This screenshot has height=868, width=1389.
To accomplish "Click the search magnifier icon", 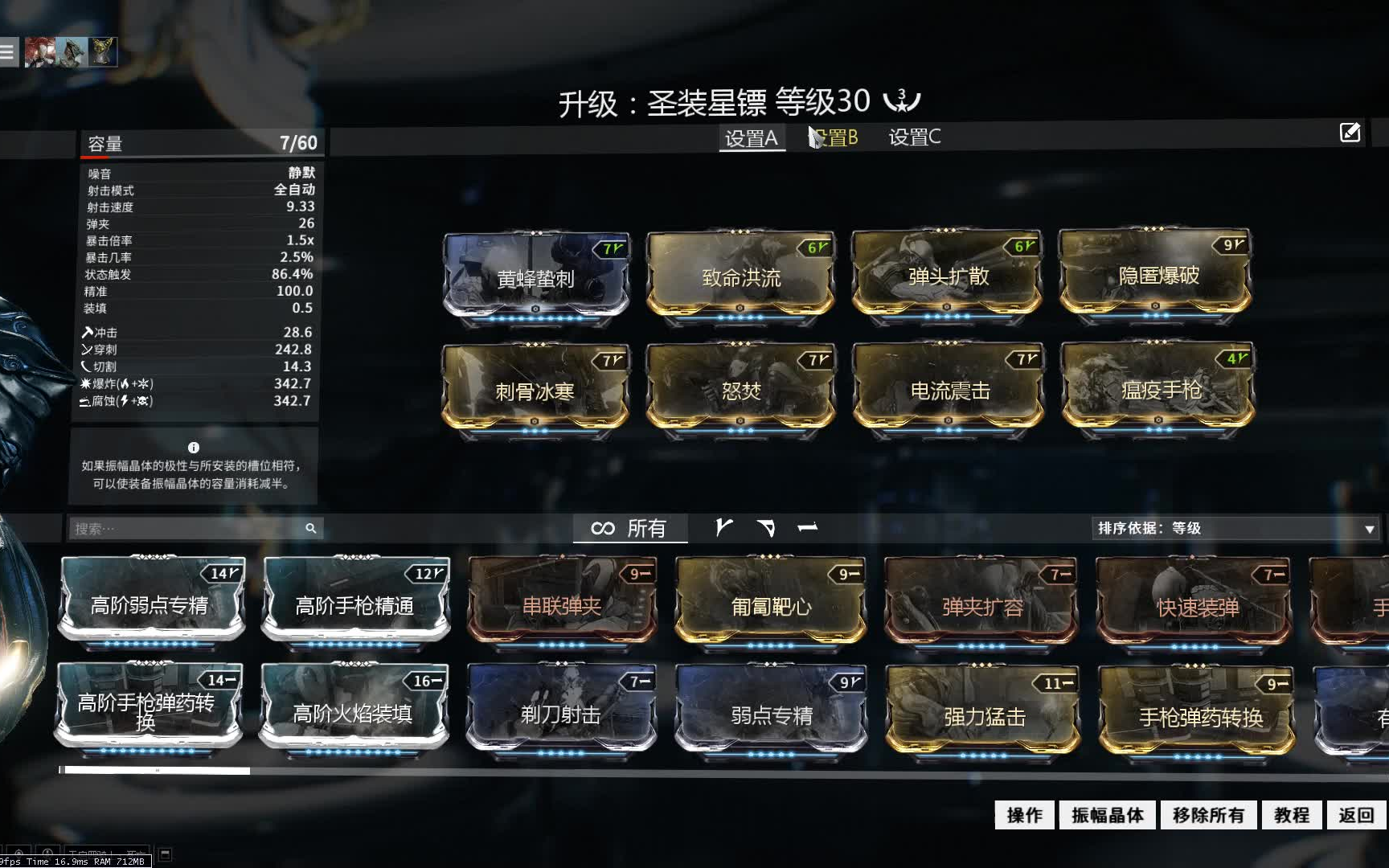I will (x=310, y=529).
